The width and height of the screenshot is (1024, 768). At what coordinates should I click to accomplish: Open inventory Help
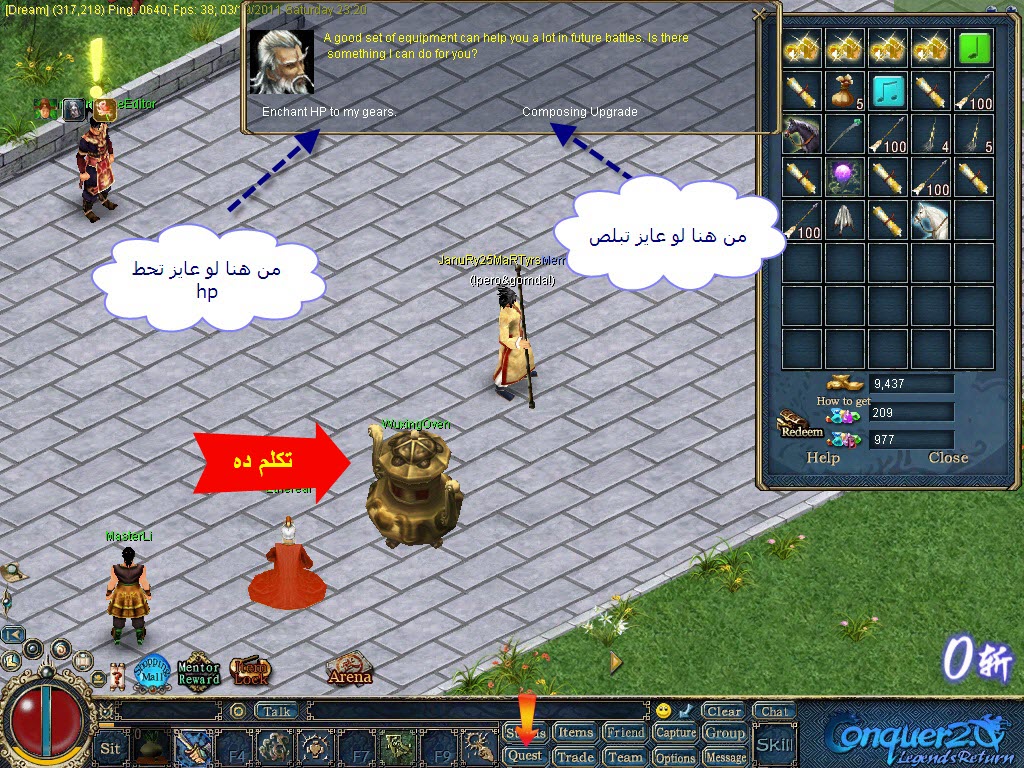[x=823, y=458]
